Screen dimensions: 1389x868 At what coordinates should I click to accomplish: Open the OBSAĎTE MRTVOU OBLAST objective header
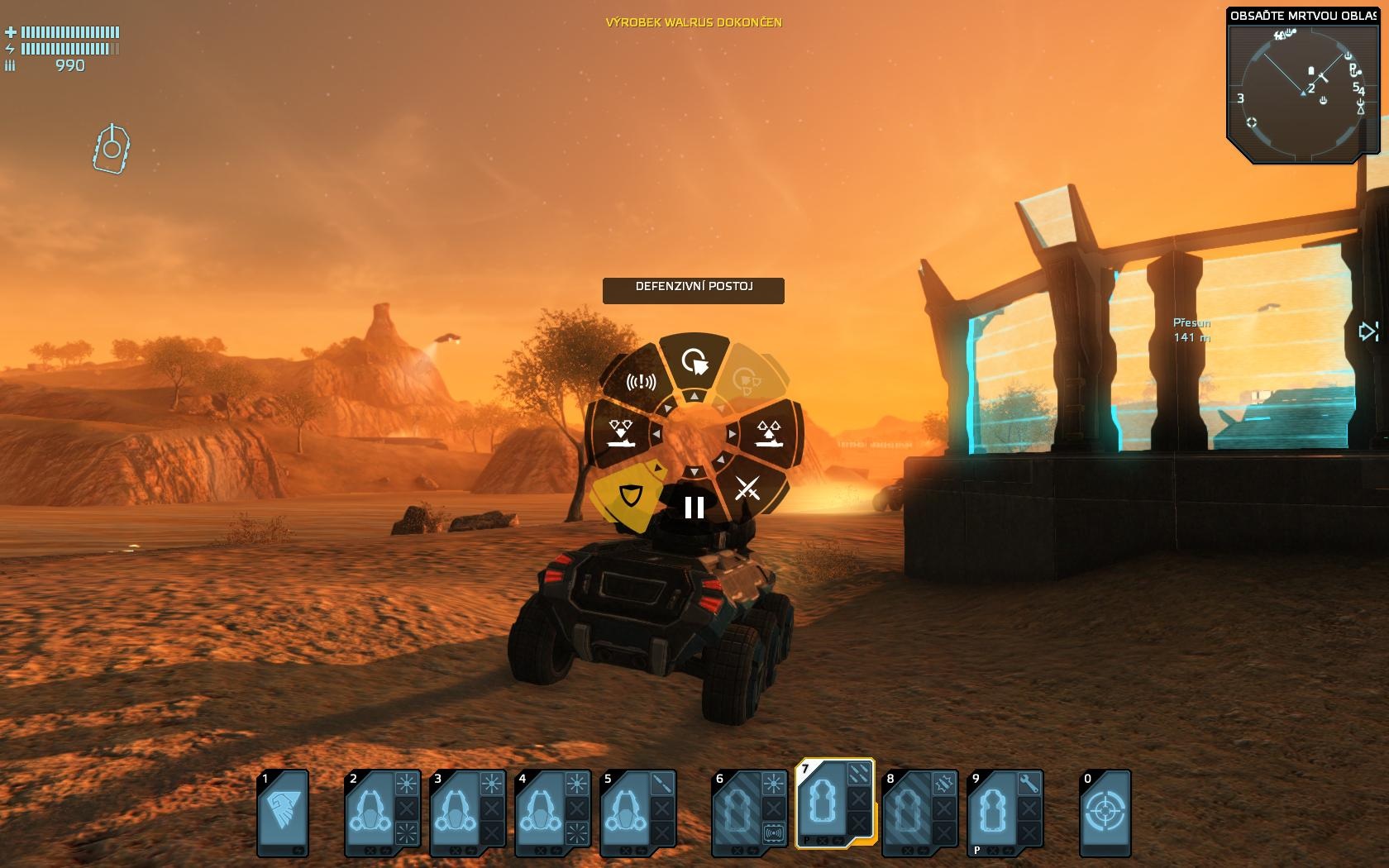[1302, 14]
